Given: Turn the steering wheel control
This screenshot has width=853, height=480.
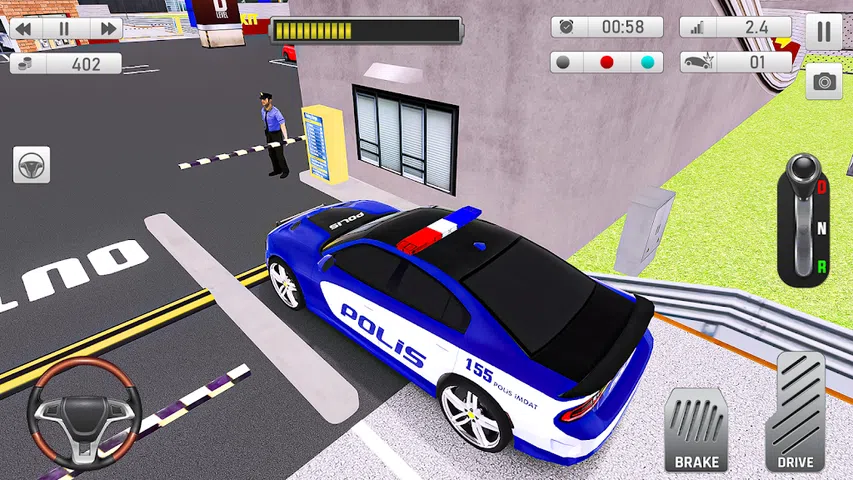Looking at the screenshot, I should 83,413.
